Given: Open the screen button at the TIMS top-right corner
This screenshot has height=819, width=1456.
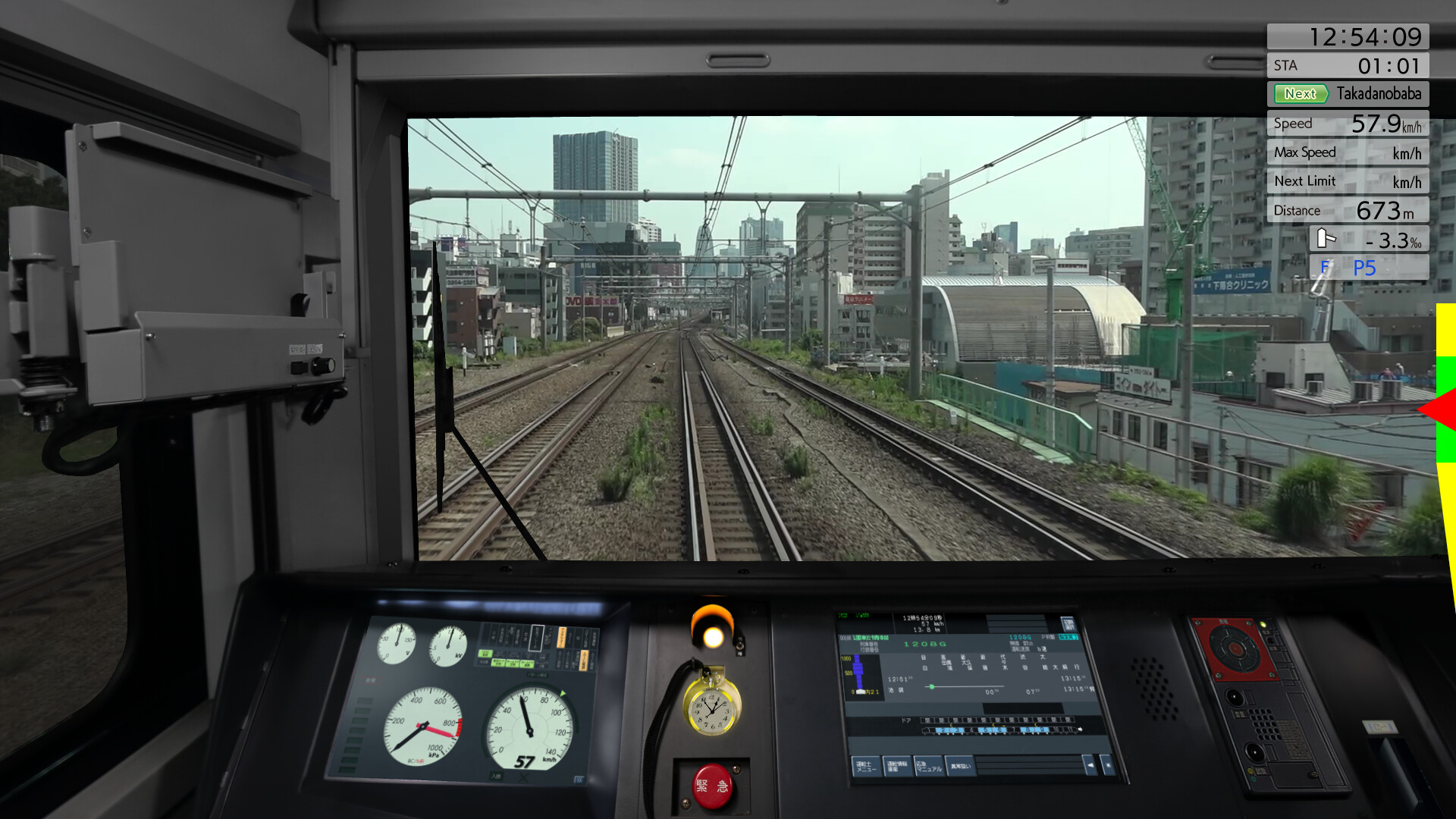Looking at the screenshot, I should point(1068,623).
